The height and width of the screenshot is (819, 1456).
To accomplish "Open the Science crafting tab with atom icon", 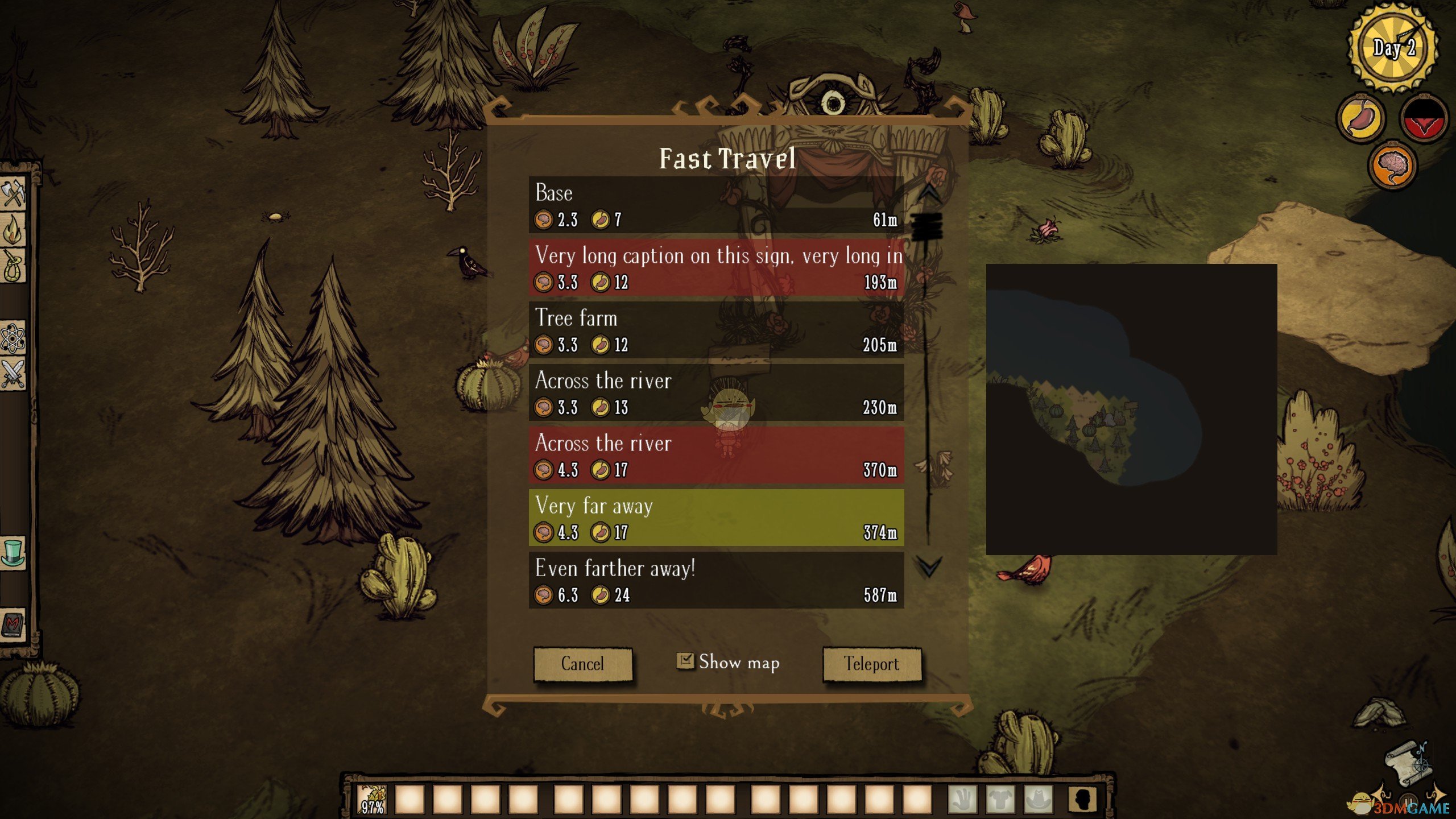I will click(13, 339).
